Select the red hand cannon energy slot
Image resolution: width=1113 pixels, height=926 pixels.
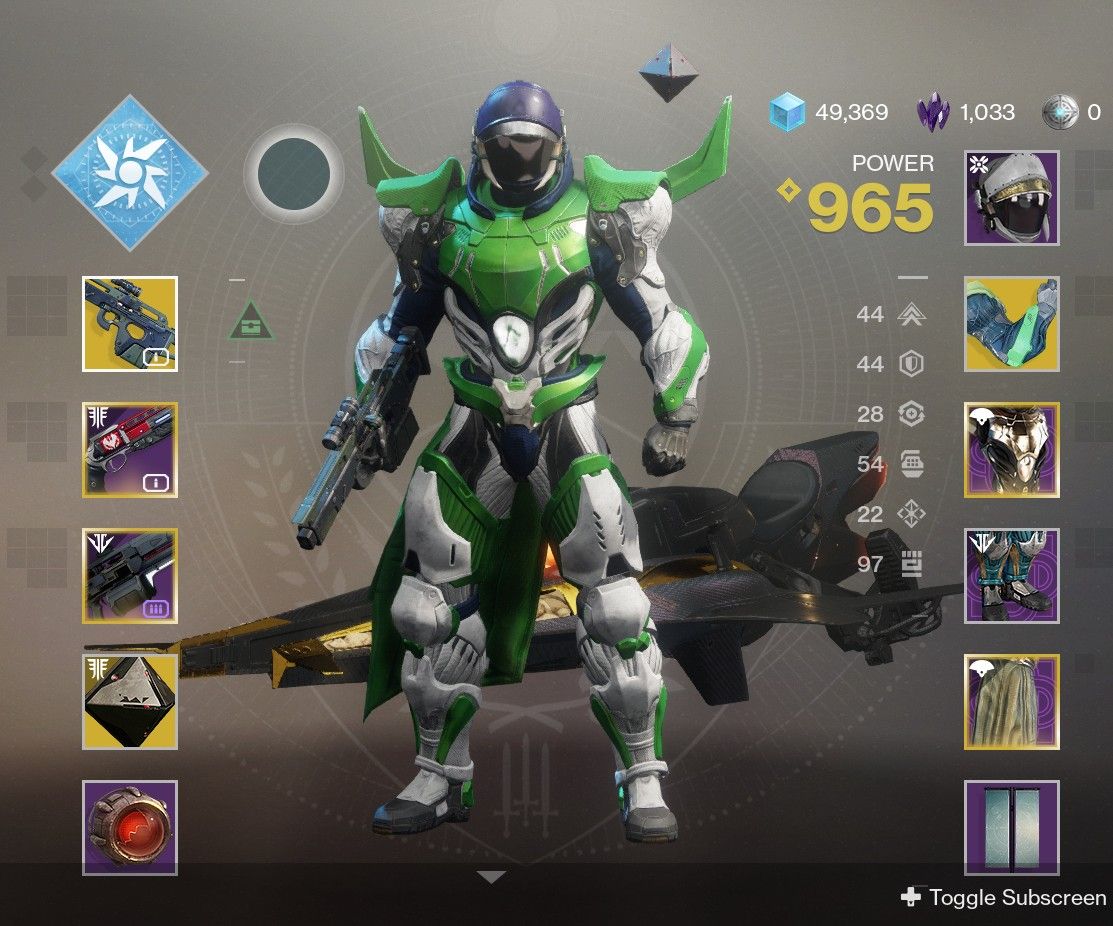(130, 450)
